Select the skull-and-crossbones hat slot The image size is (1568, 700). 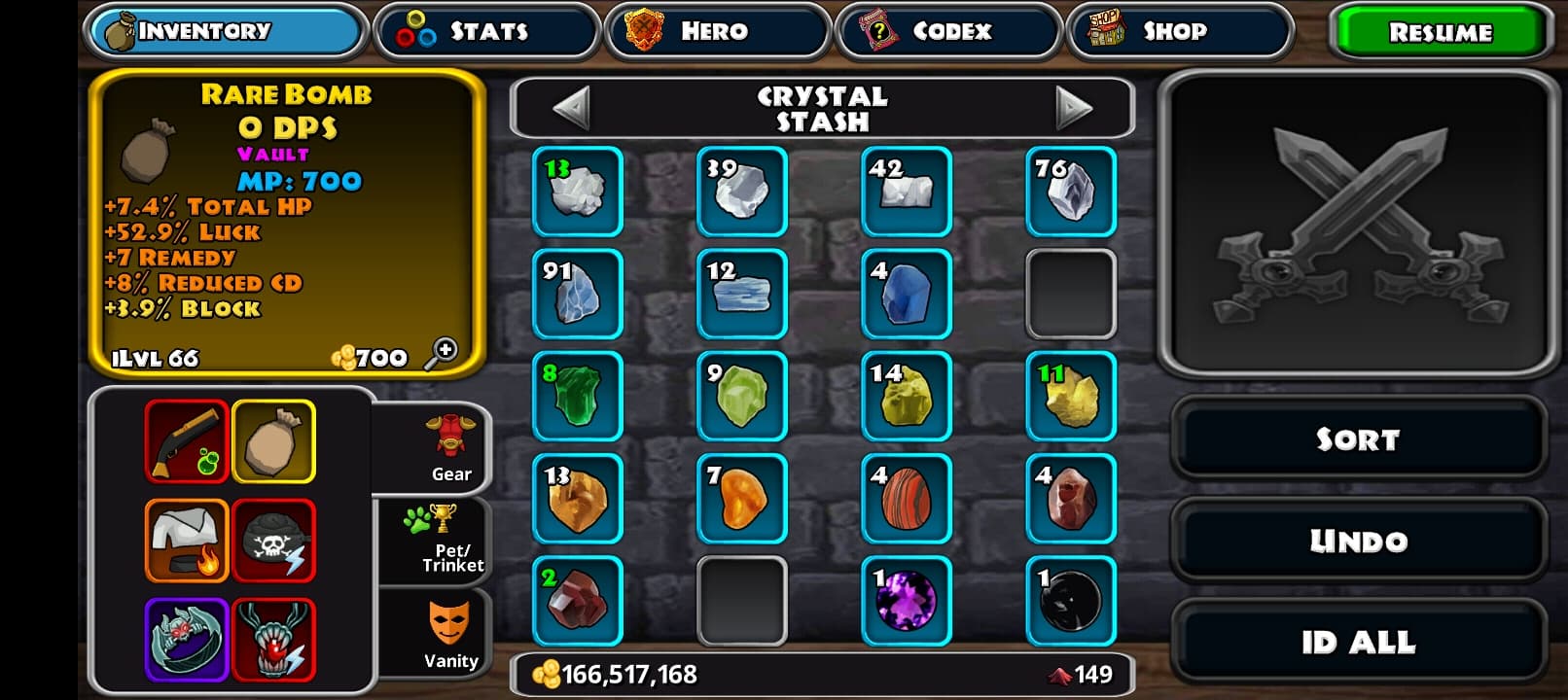point(274,542)
